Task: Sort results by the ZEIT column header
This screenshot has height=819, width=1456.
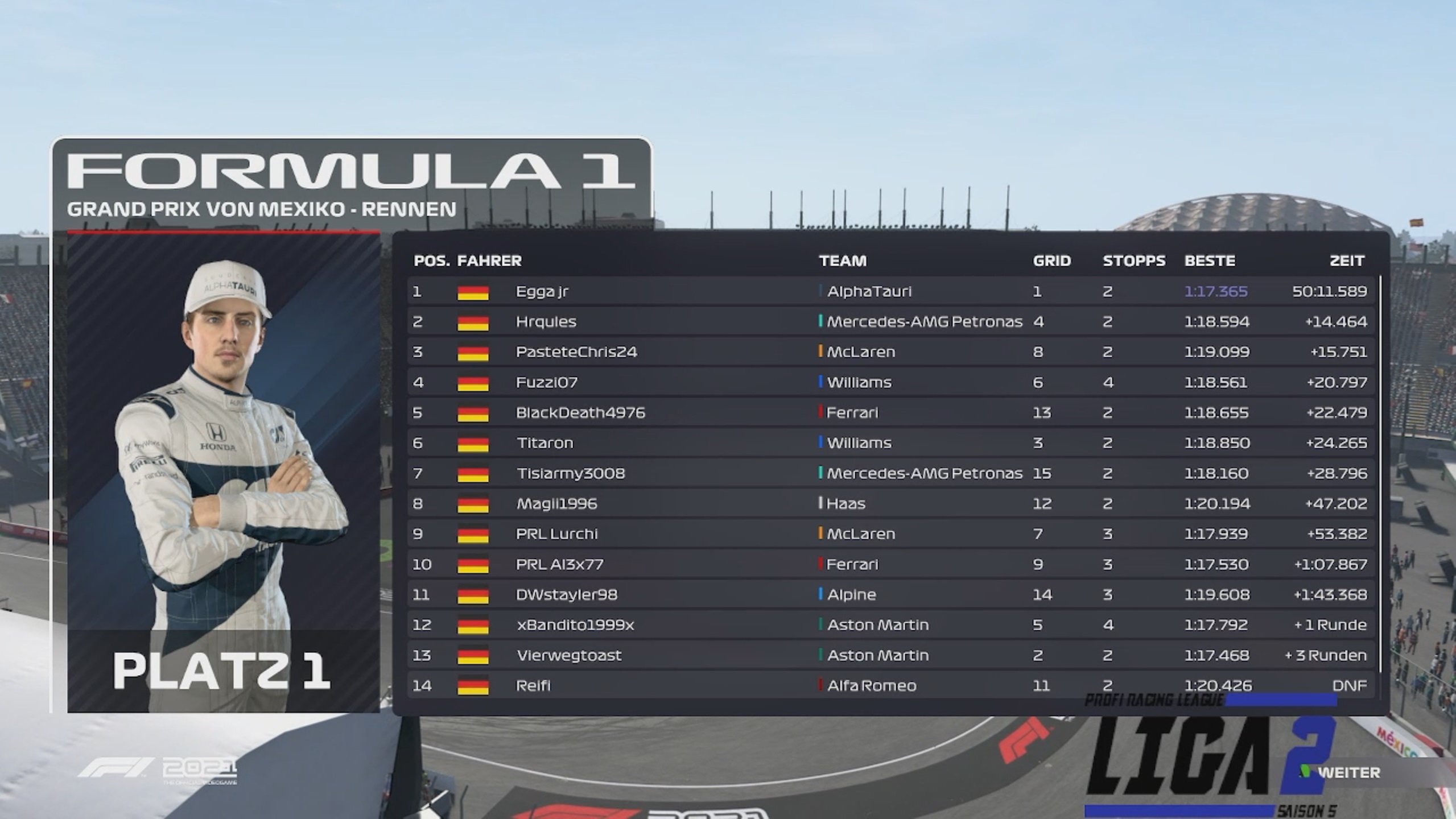Action: coord(1348,260)
